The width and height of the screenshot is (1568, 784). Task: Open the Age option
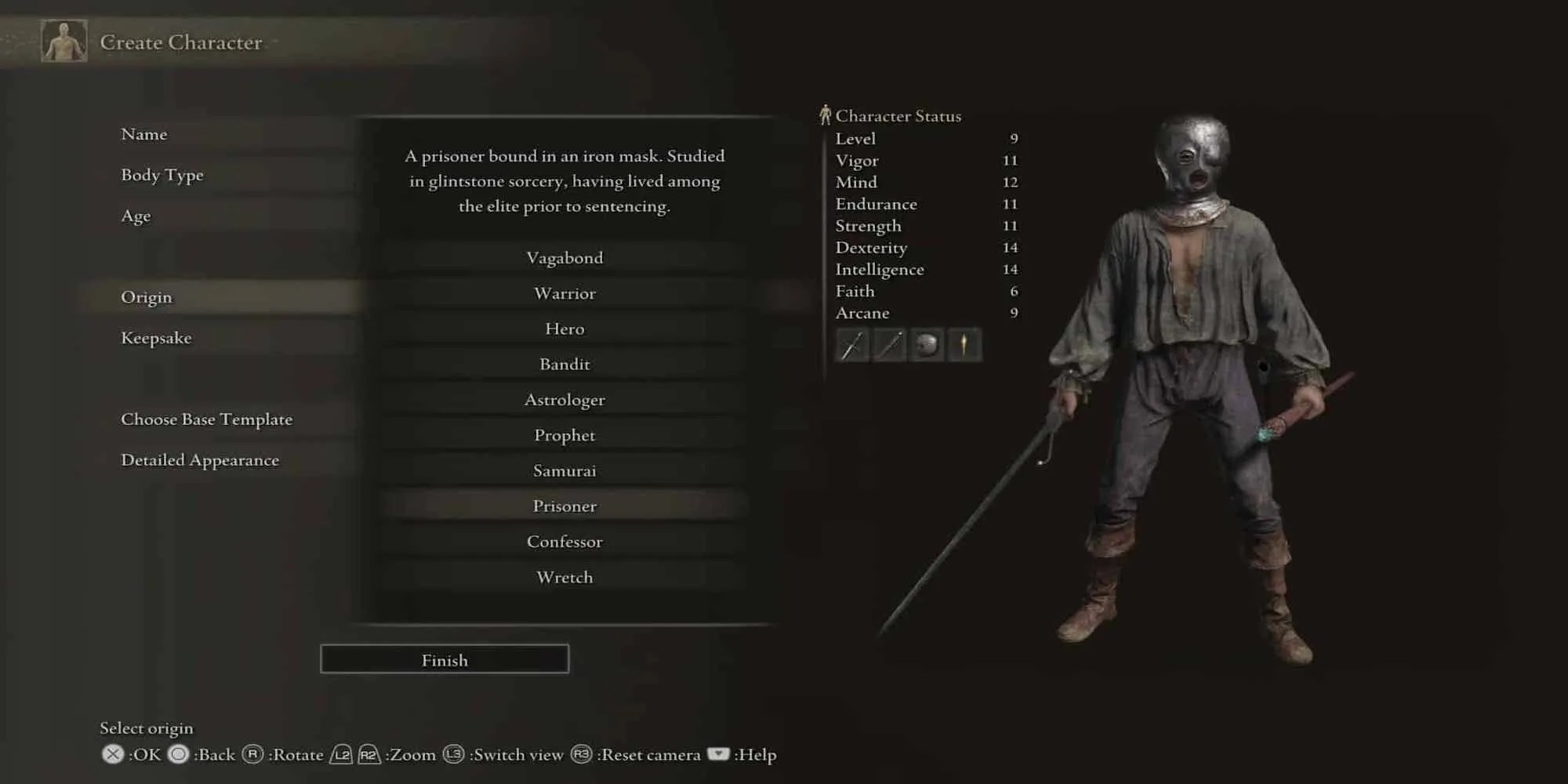135,216
